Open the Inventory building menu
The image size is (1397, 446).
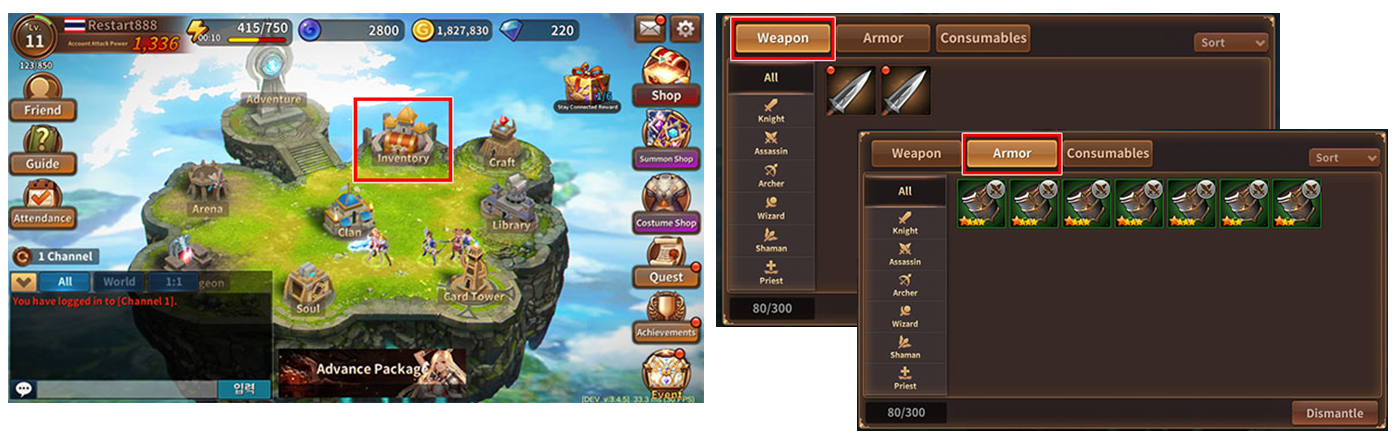pos(403,139)
